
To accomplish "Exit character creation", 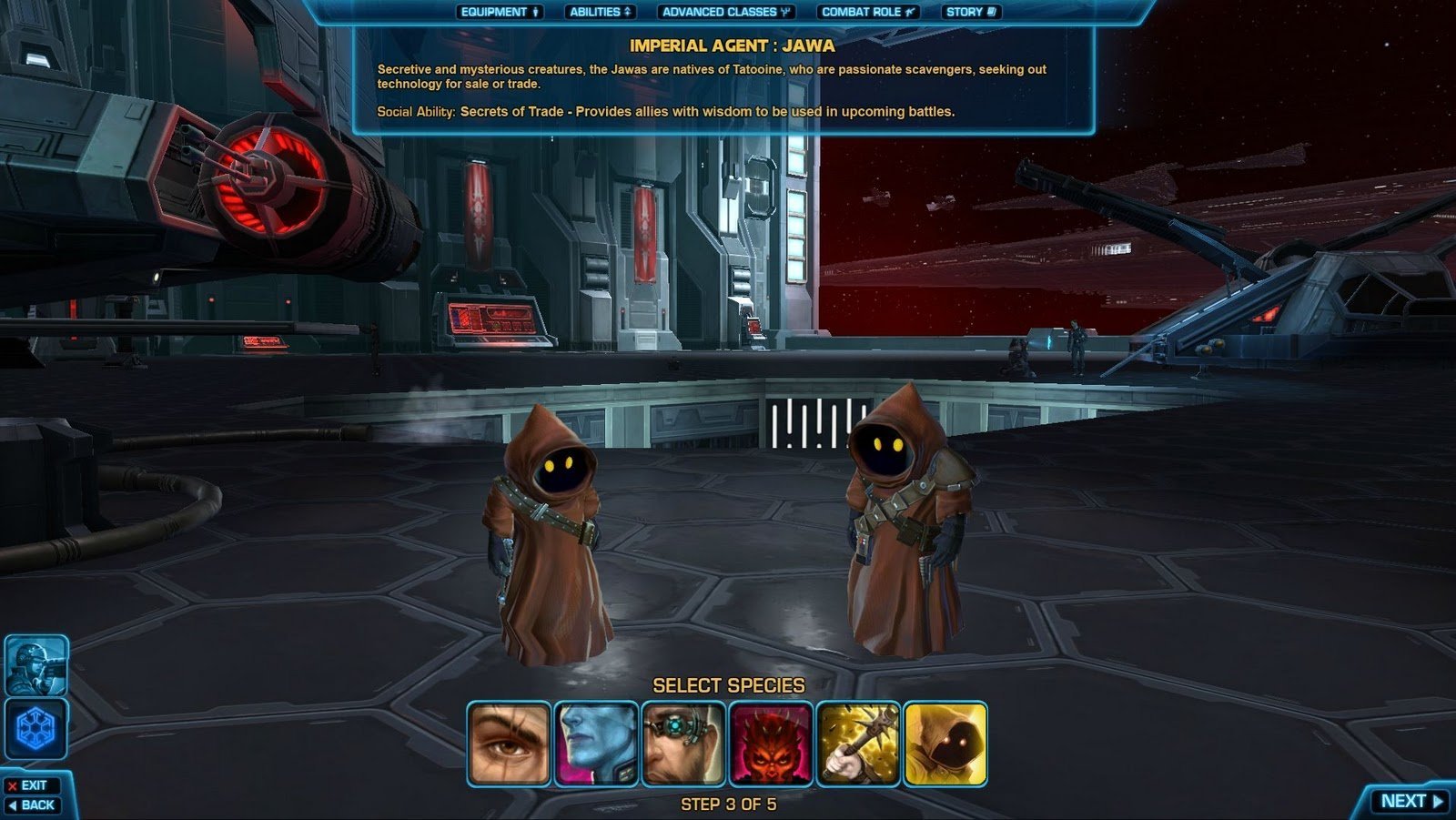I will (32, 785).
